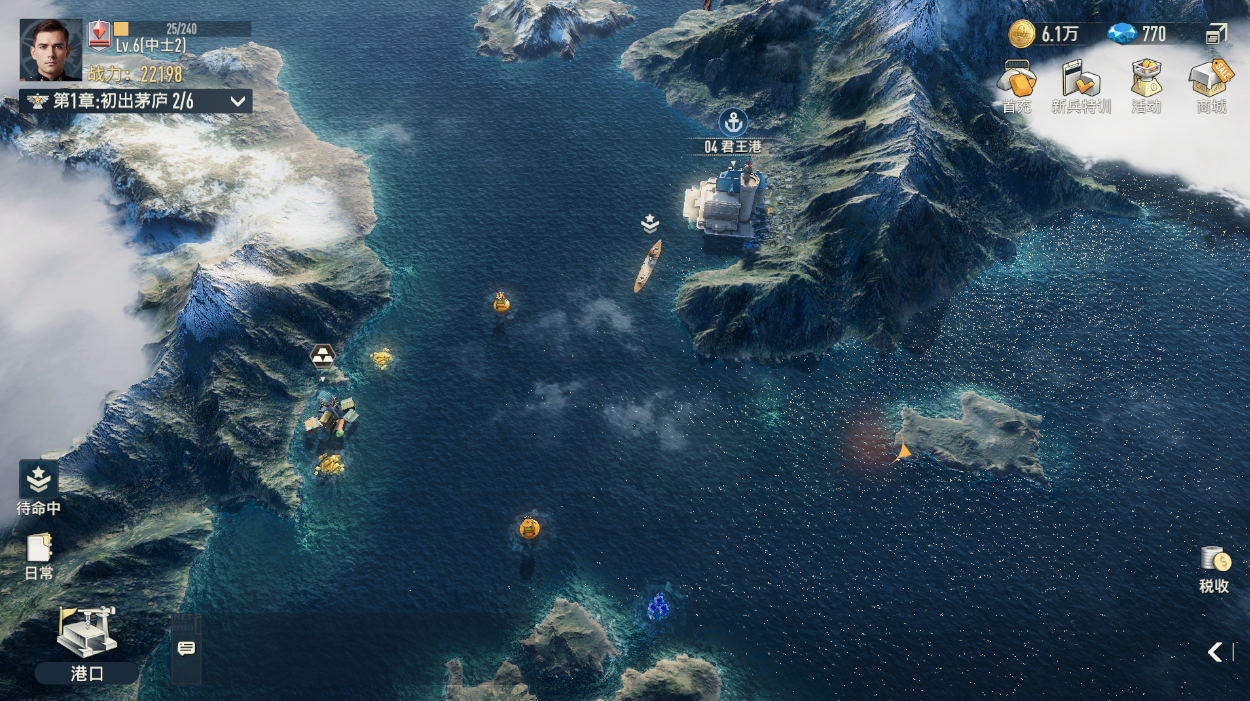Enter the 港口 port

tap(87, 643)
